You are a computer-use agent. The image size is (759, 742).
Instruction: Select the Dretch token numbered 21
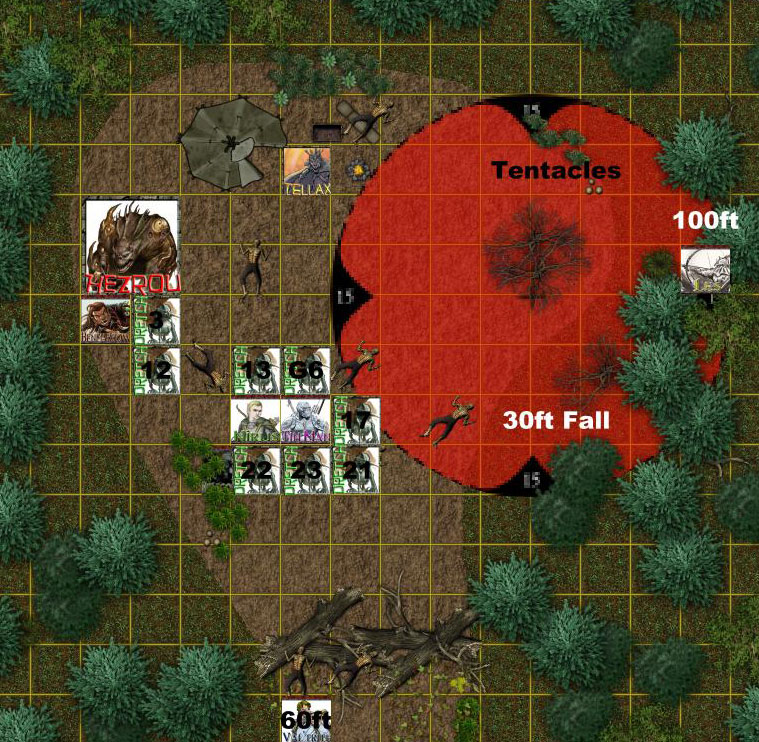point(356,469)
